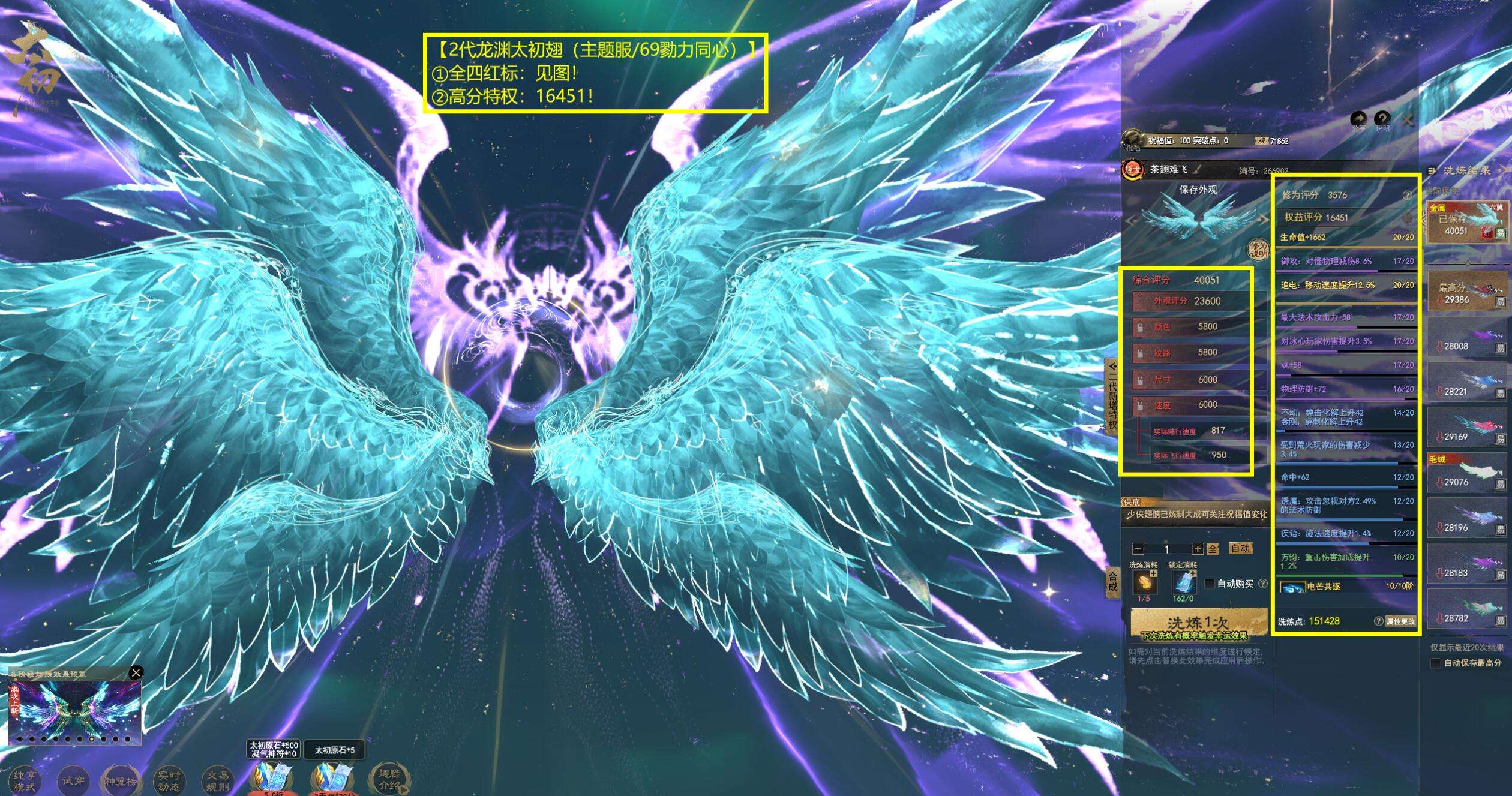Choose the 试穿 try-on button

73,780
